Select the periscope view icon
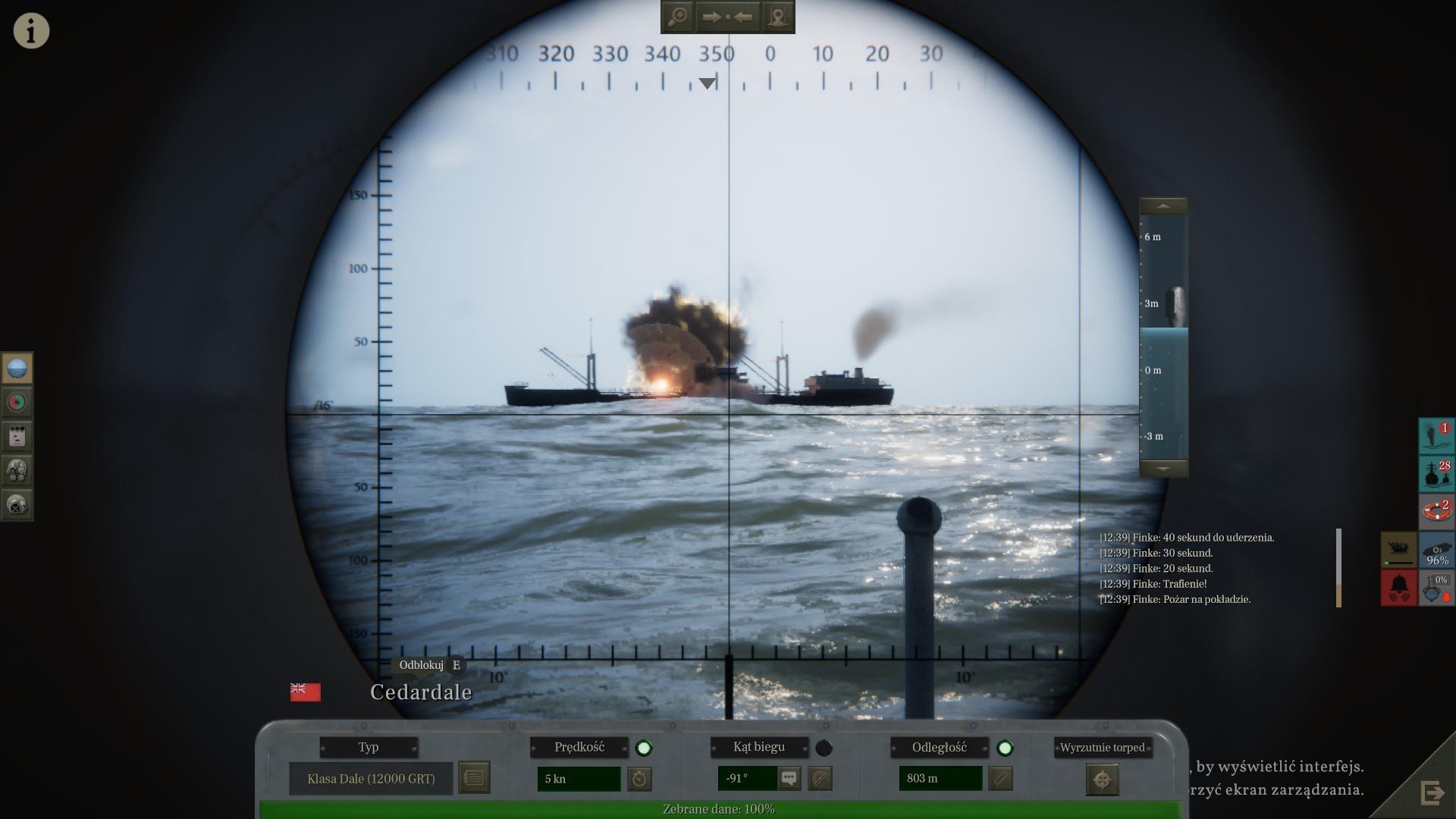Viewport: 1456px width, 819px height. coord(17,369)
